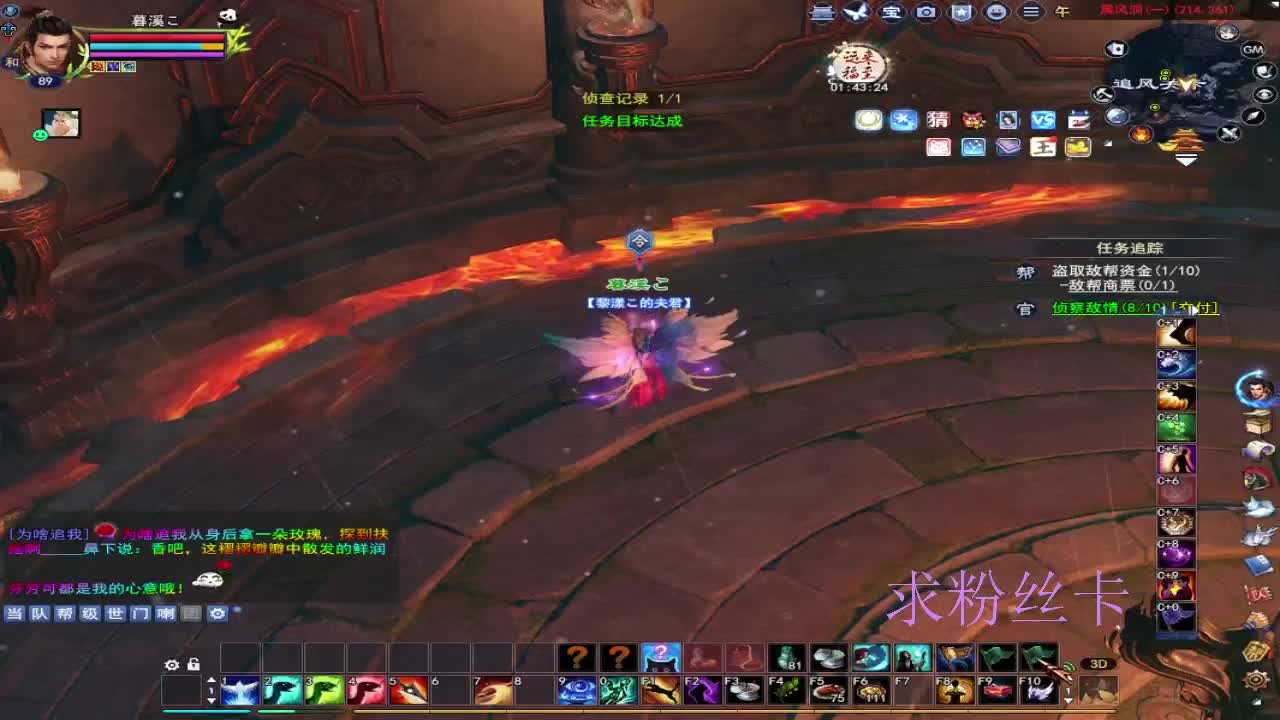Open the 宝 treasure icon in top toolbar
The image size is (1280, 720).
(893, 11)
